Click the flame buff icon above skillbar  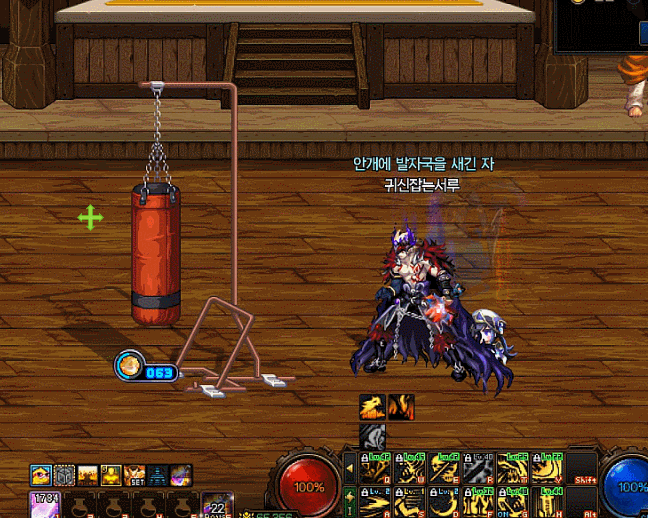(x=401, y=407)
